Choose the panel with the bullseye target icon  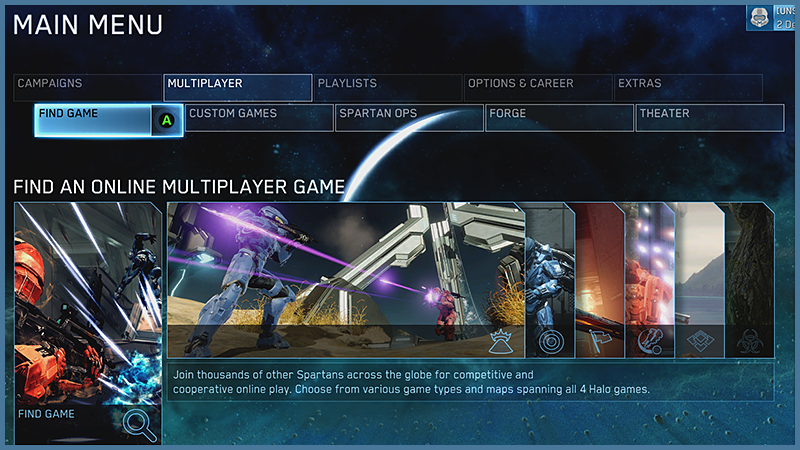[x=549, y=280]
